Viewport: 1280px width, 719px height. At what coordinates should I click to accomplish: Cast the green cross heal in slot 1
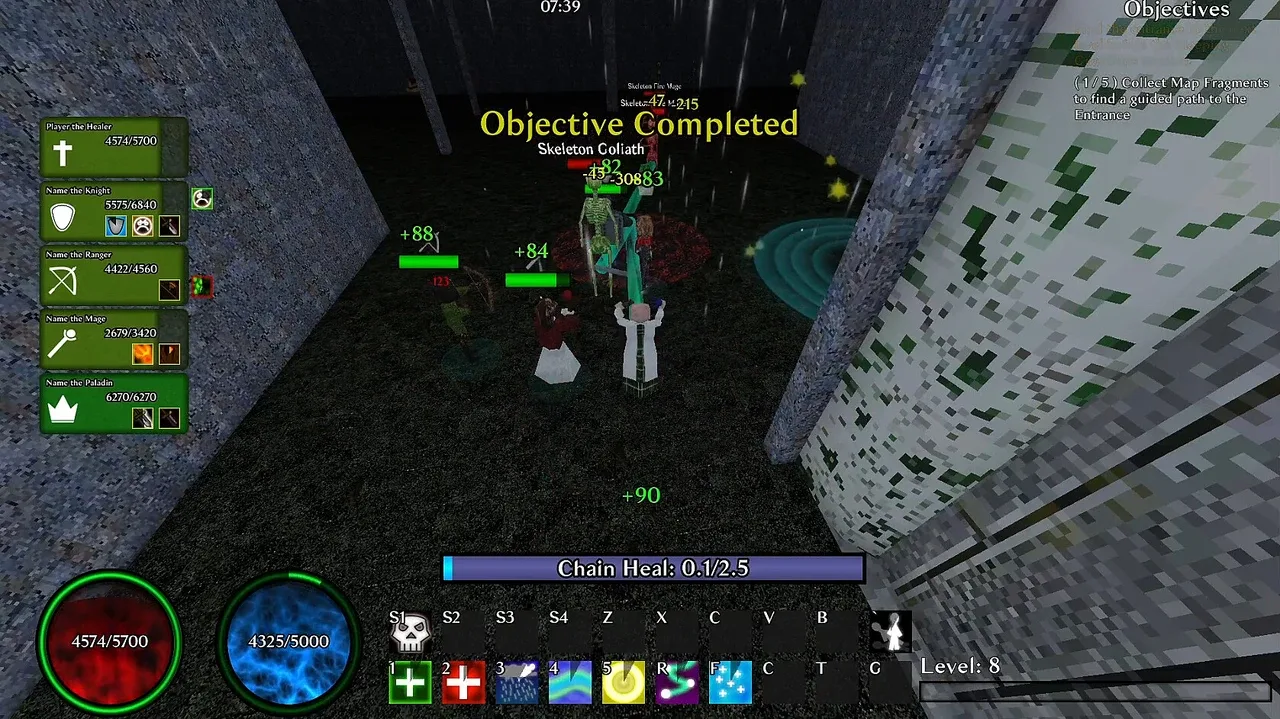[x=410, y=683]
